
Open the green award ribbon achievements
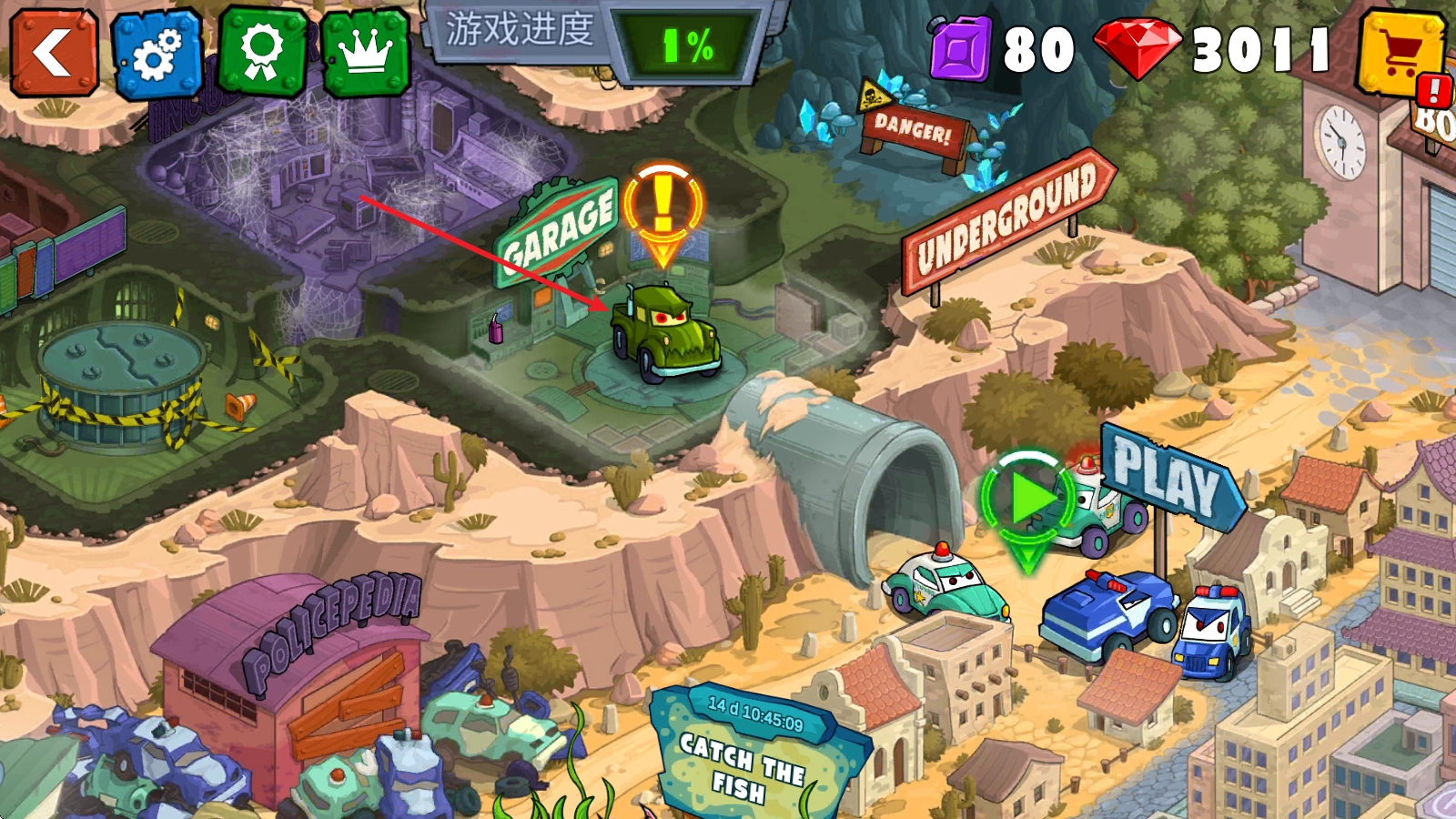262,53
